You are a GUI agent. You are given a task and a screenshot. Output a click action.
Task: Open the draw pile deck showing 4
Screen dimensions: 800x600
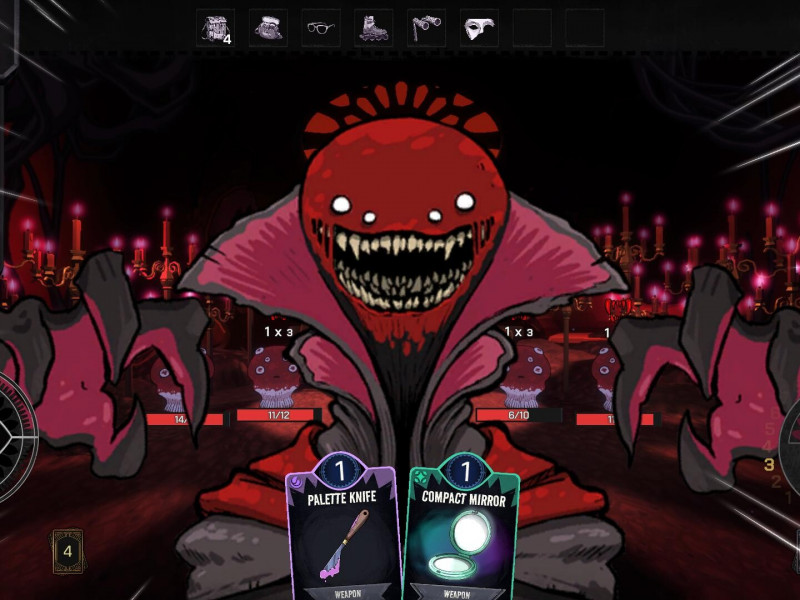[68, 550]
